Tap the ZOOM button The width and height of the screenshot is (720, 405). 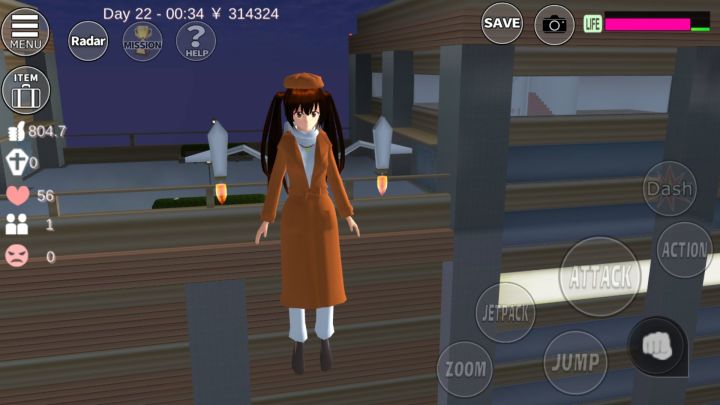(465, 370)
